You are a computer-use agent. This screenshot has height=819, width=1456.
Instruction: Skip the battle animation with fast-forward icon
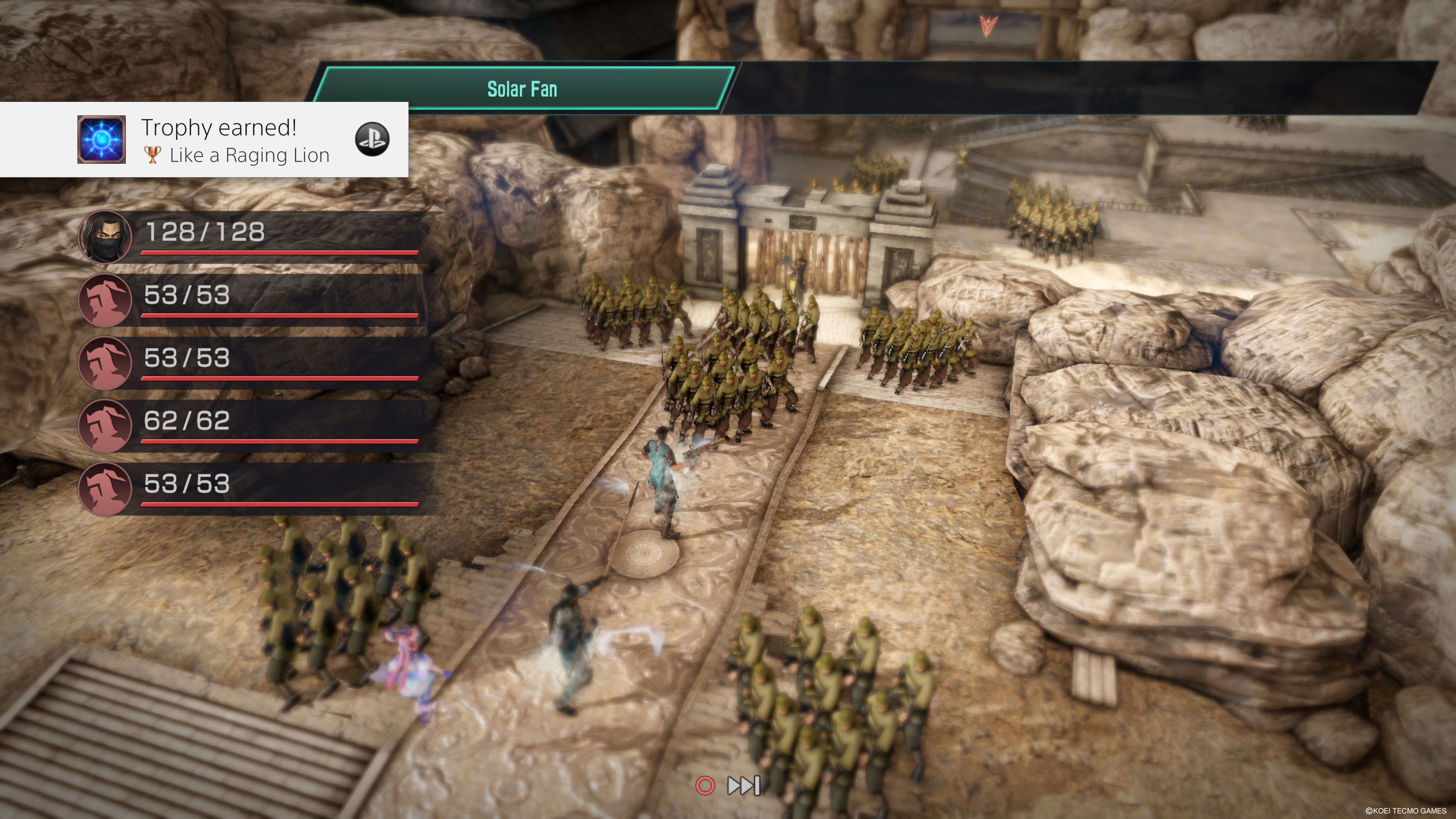(x=743, y=785)
